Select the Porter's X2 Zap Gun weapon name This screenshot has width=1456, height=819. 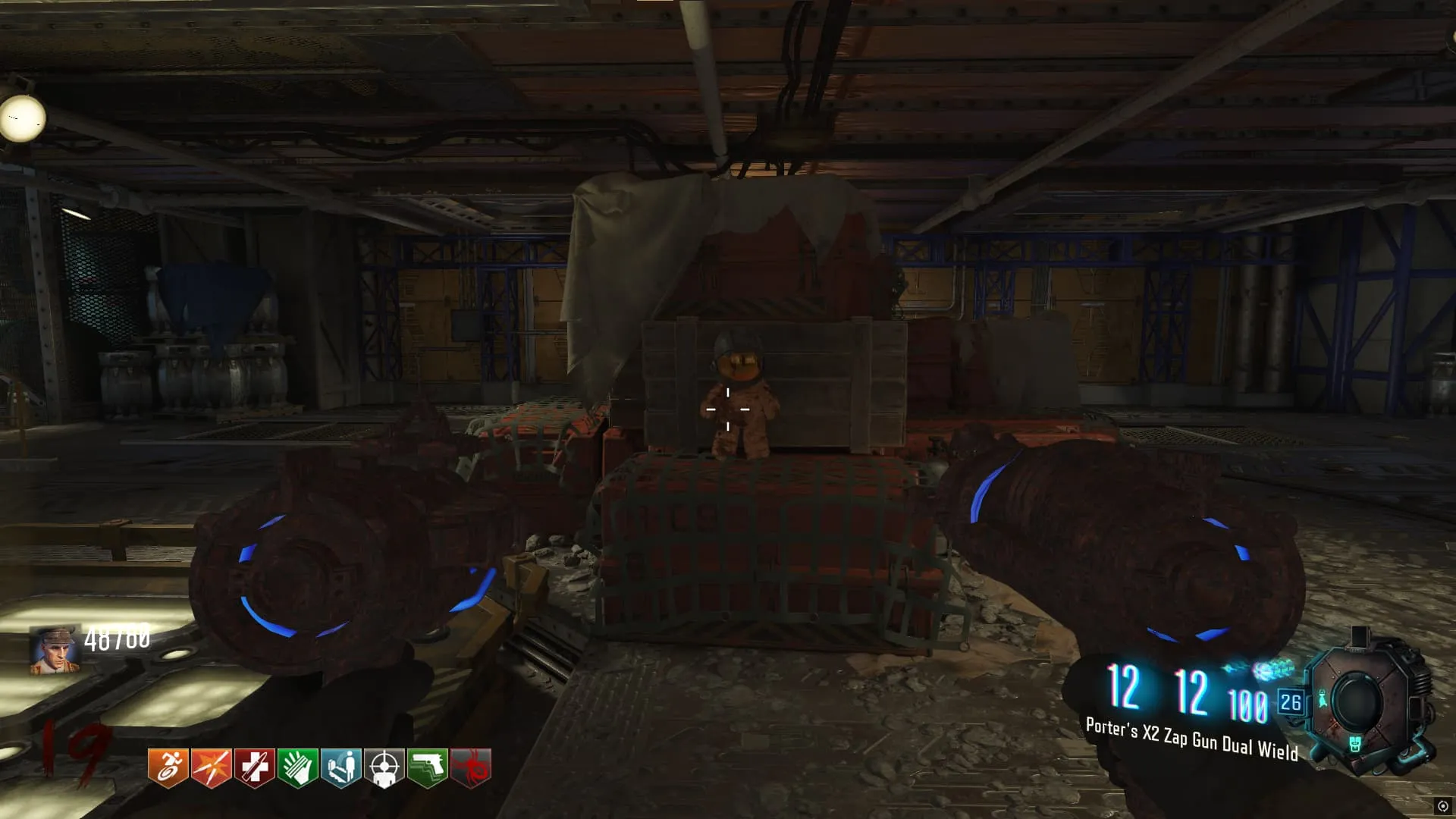tap(1191, 739)
